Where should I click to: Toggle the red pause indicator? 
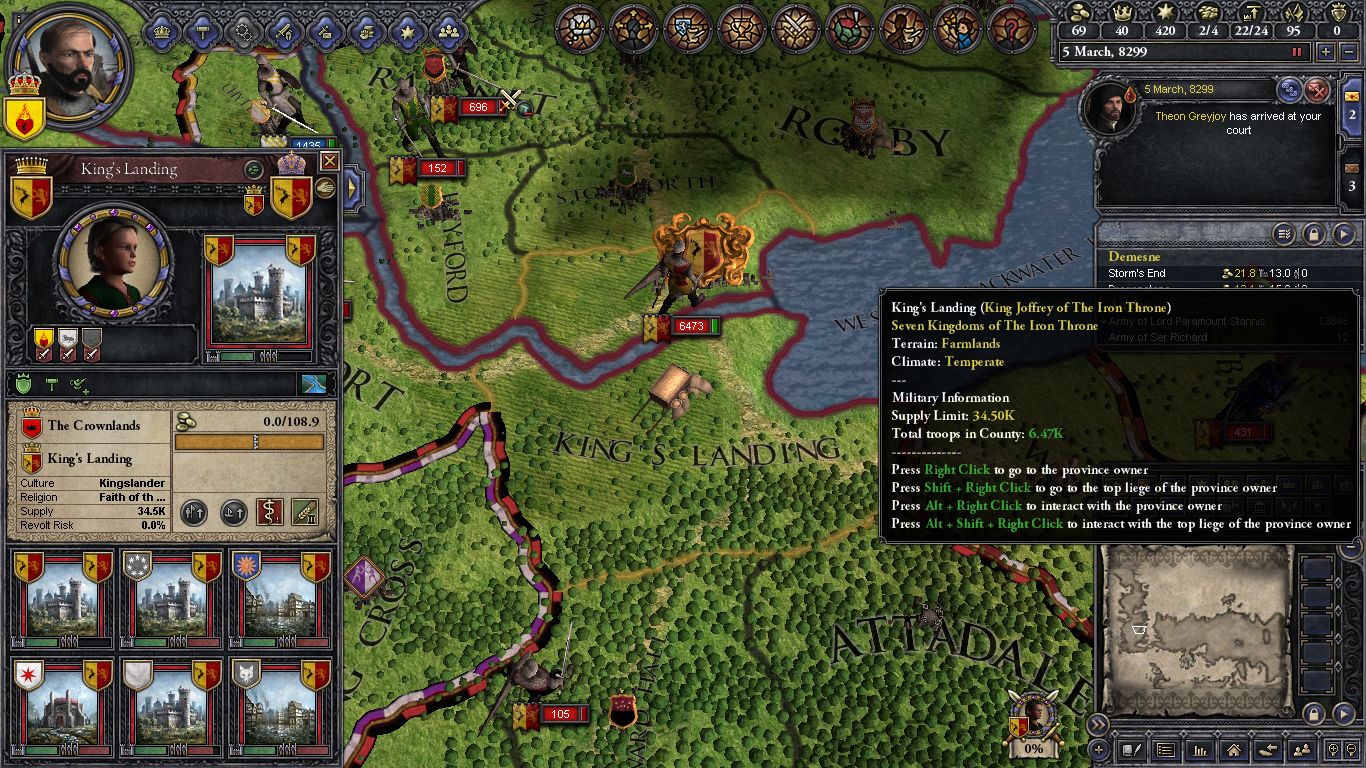[x=1298, y=52]
